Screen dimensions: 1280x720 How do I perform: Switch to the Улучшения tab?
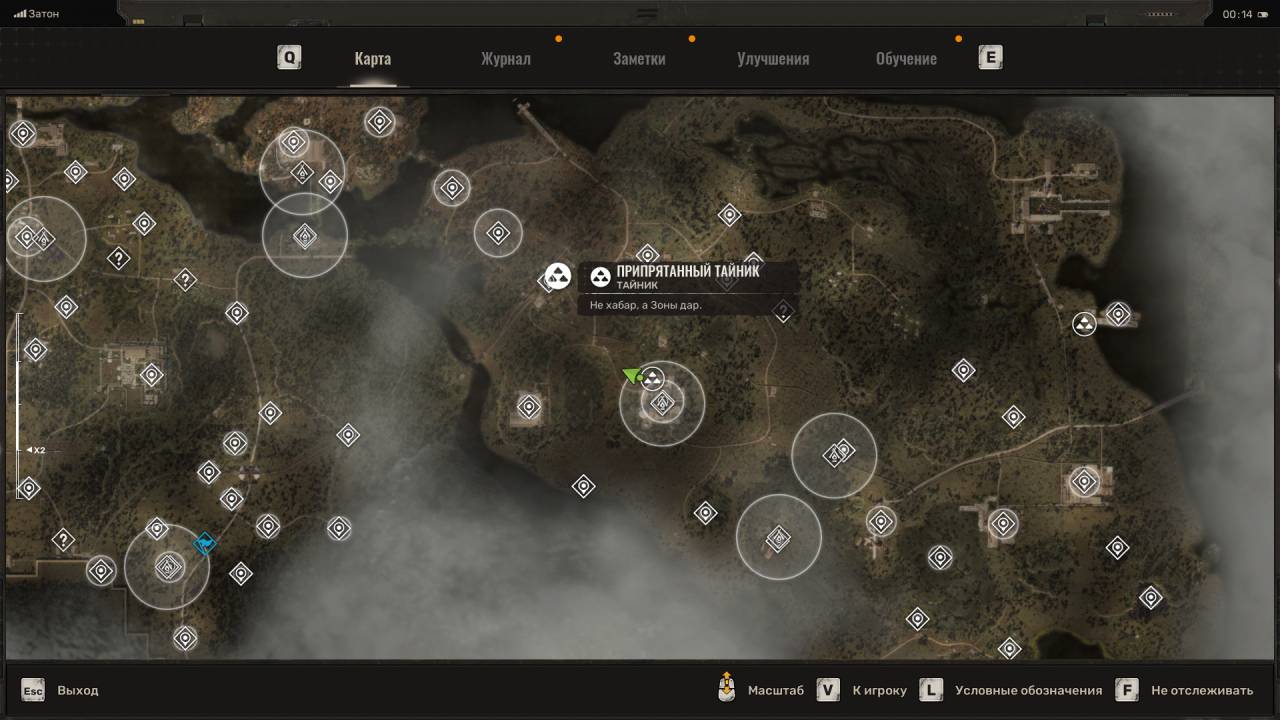773,58
